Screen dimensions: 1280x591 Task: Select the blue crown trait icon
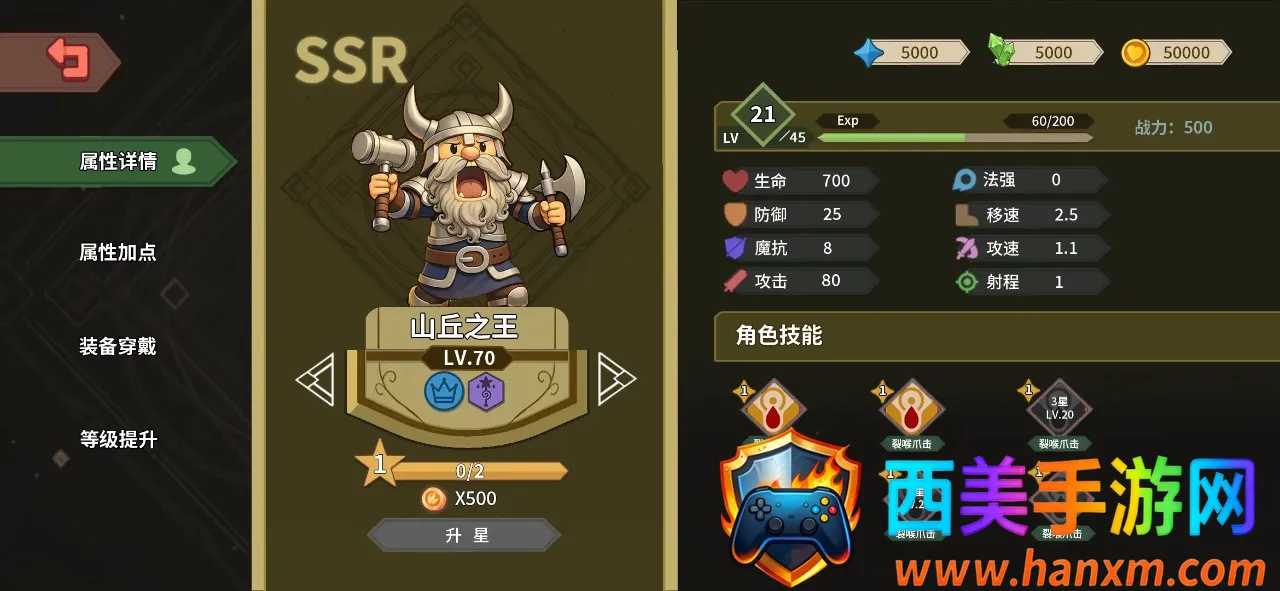pos(445,390)
